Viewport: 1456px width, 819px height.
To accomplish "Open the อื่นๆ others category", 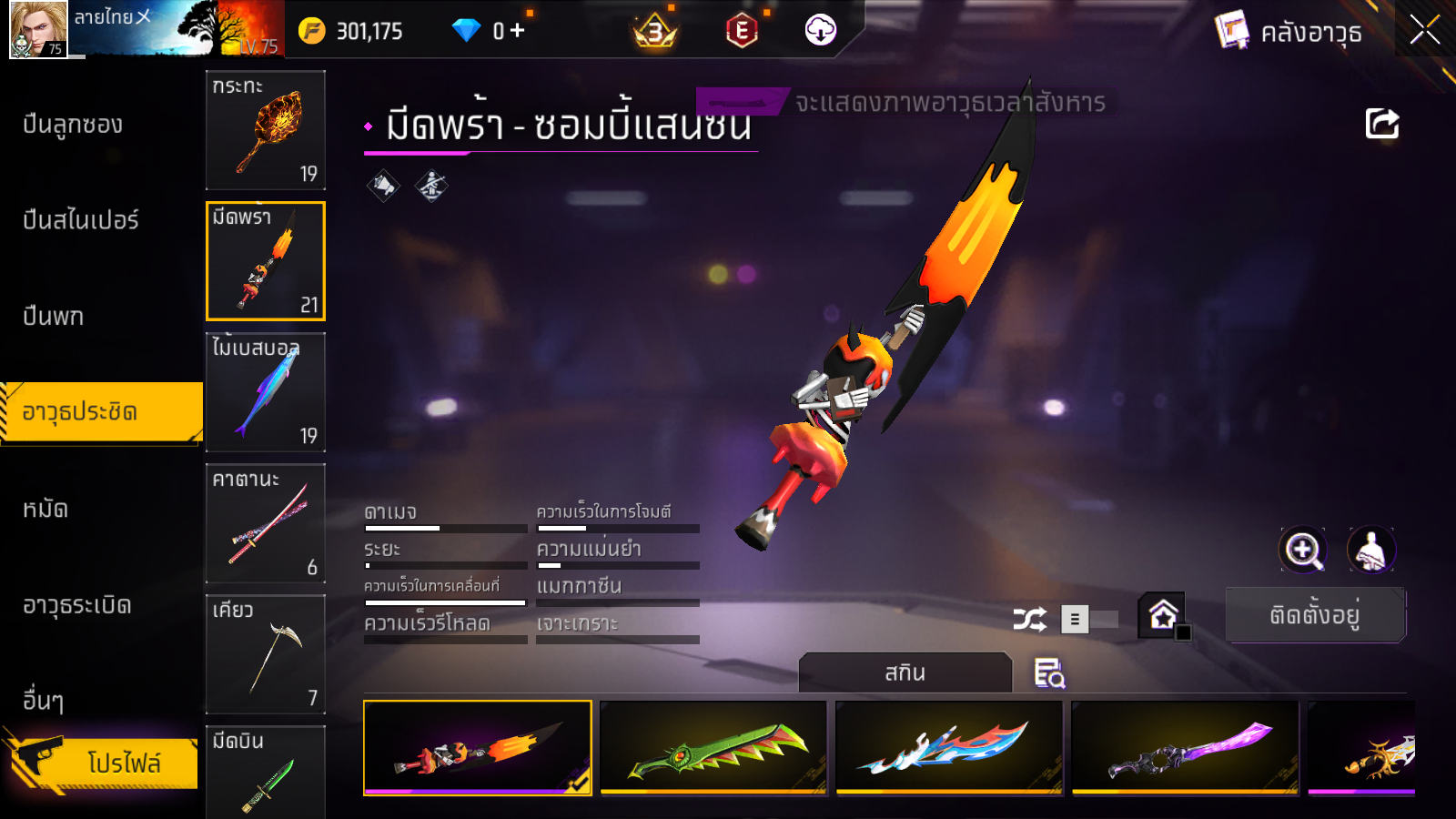I will click(x=44, y=701).
